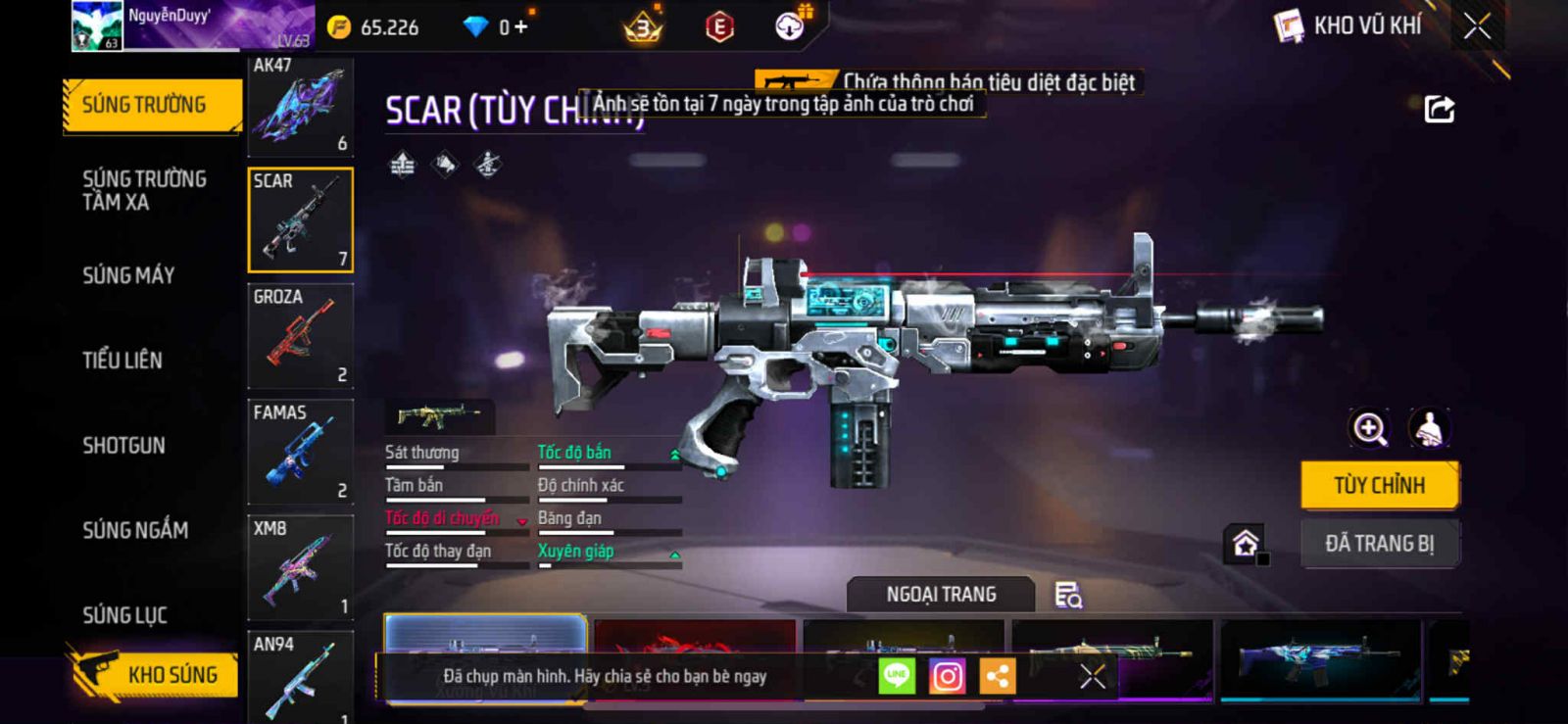This screenshot has height=724, width=1568.
Task: Open the Ngoại Trang skins tab
Action: [941, 595]
